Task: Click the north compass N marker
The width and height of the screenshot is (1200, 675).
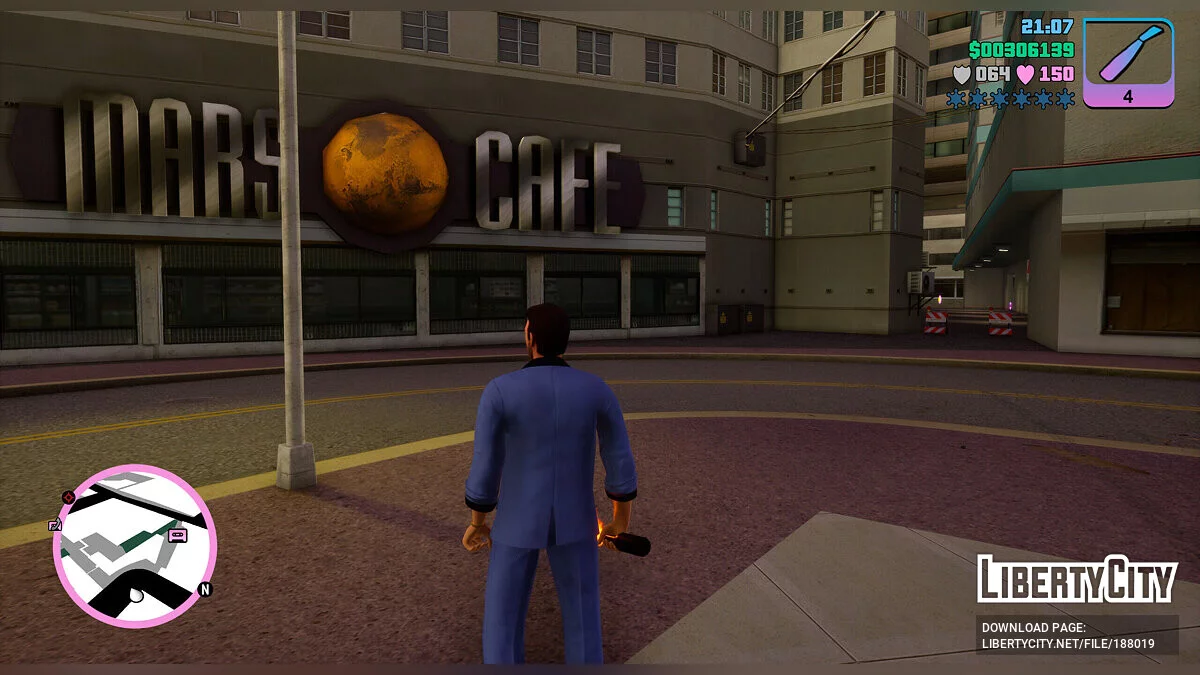Action: point(205,590)
